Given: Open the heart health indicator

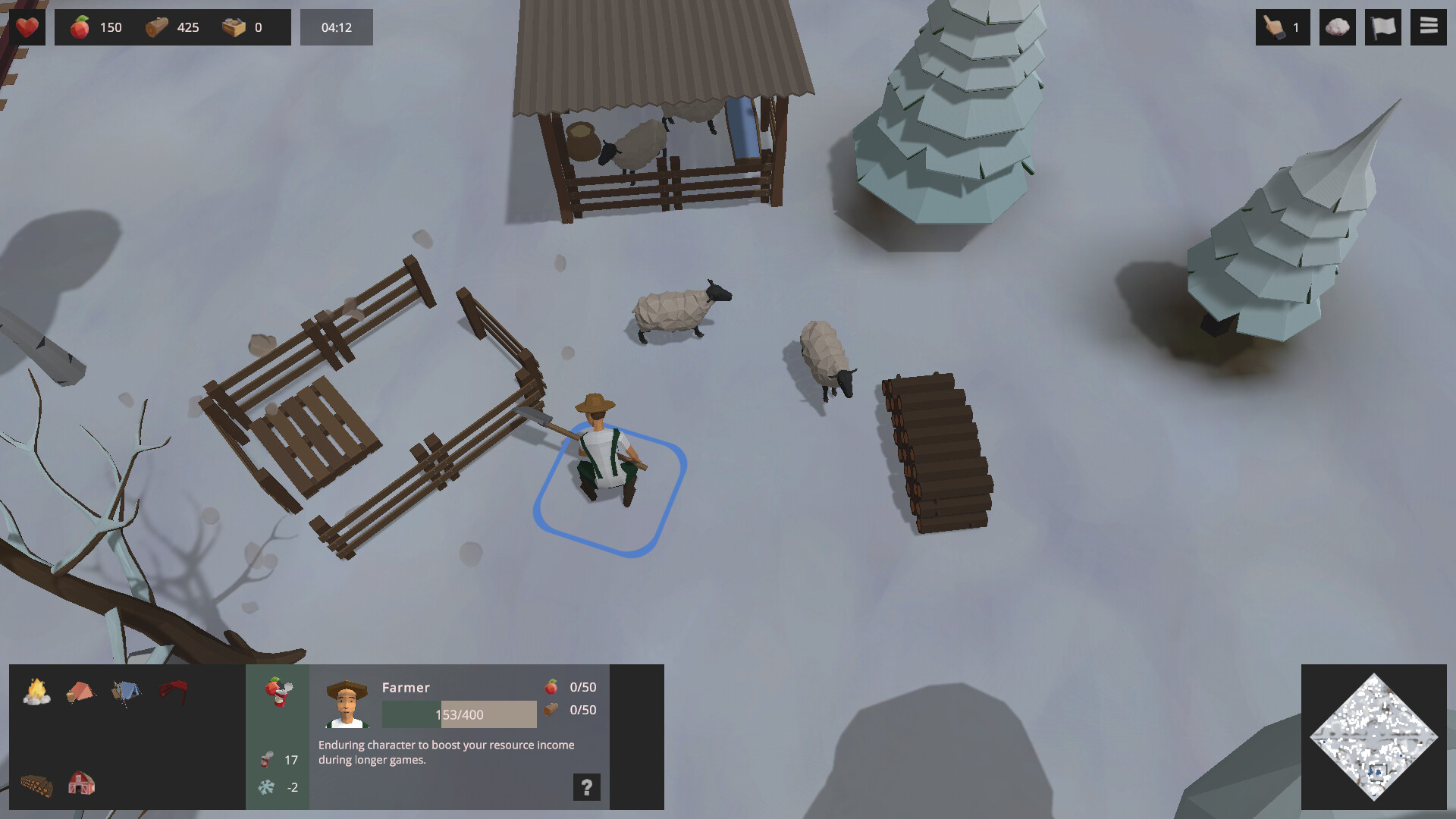Looking at the screenshot, I should coord(28,27).
